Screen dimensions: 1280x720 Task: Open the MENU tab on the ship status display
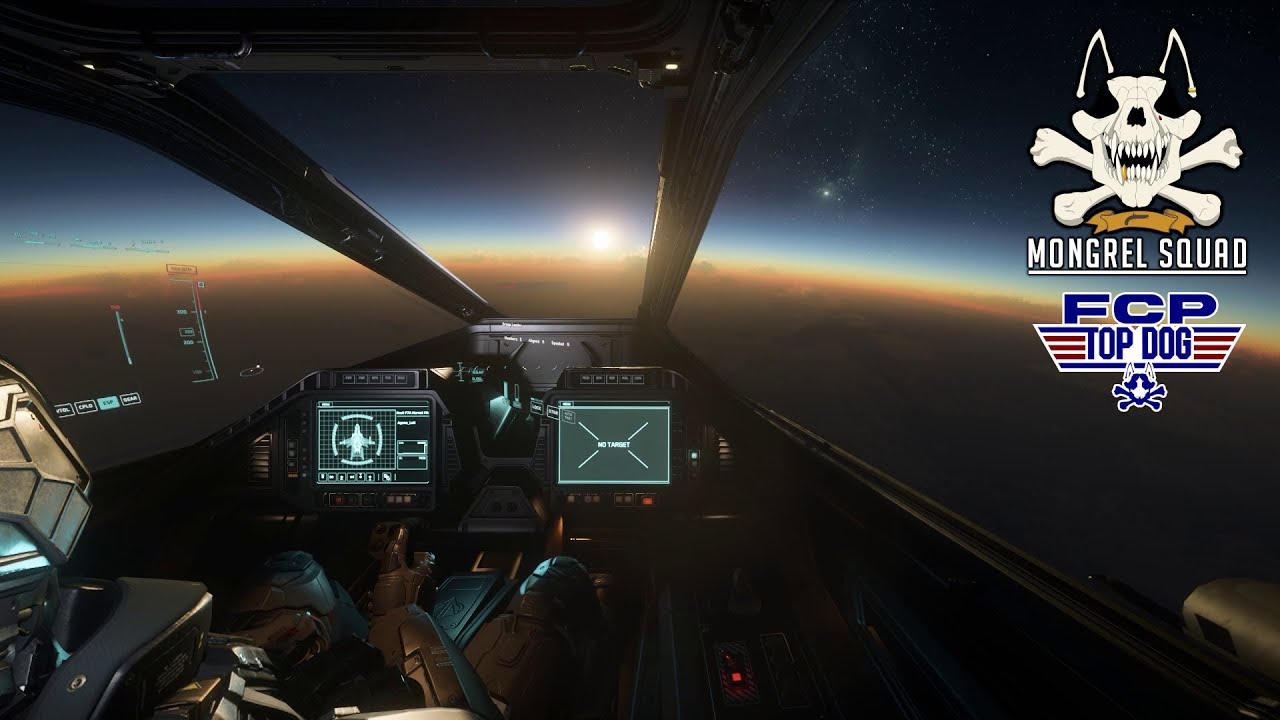(x=326, y=404)
